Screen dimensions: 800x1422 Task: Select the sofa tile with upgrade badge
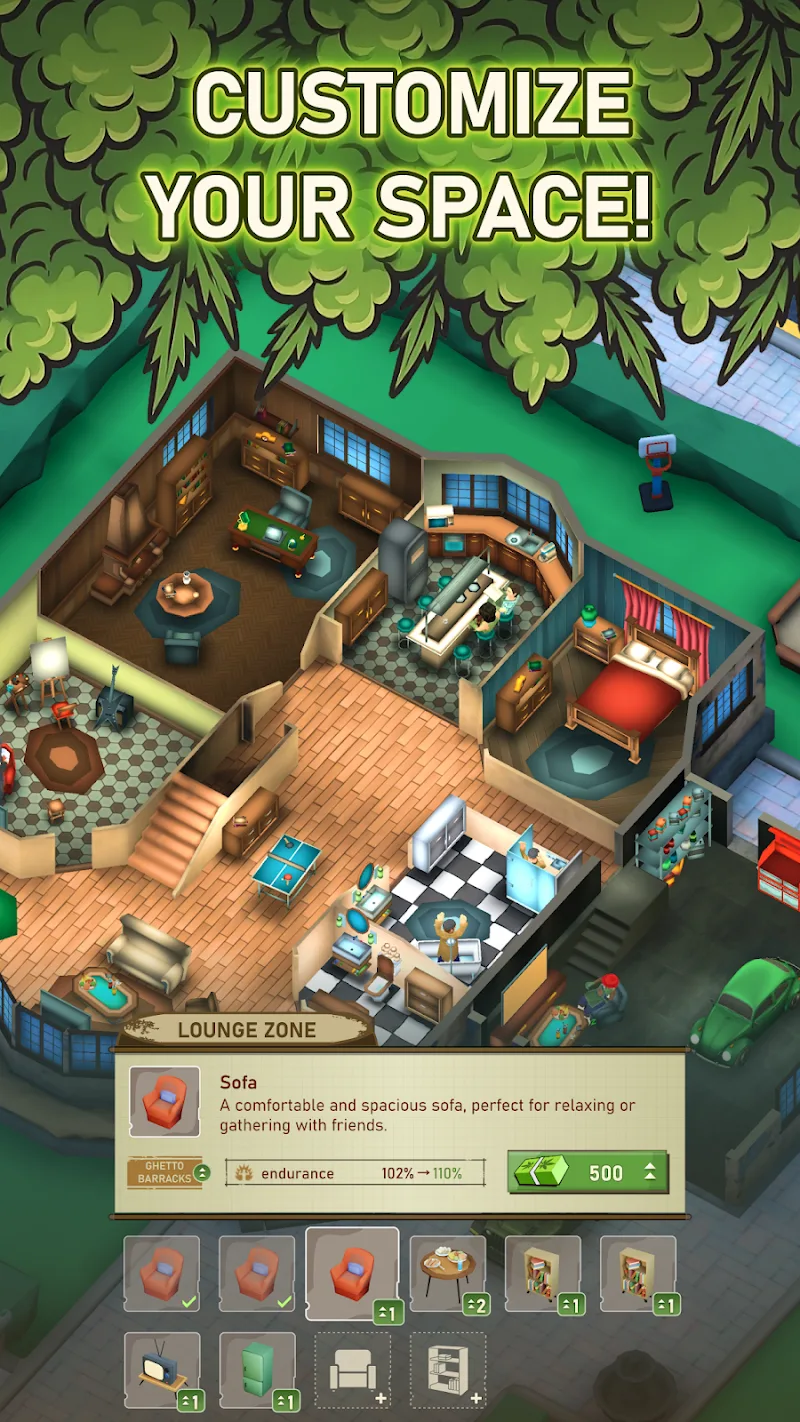(352, 1273)
